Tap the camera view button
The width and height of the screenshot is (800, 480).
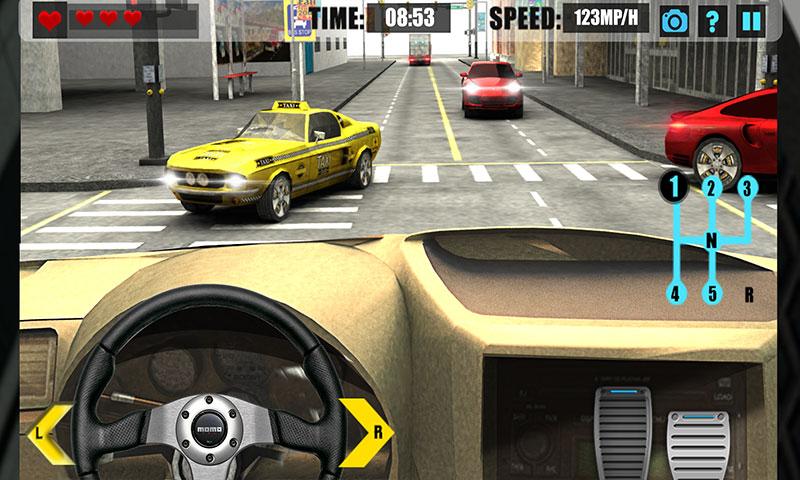tap(675, 20)
